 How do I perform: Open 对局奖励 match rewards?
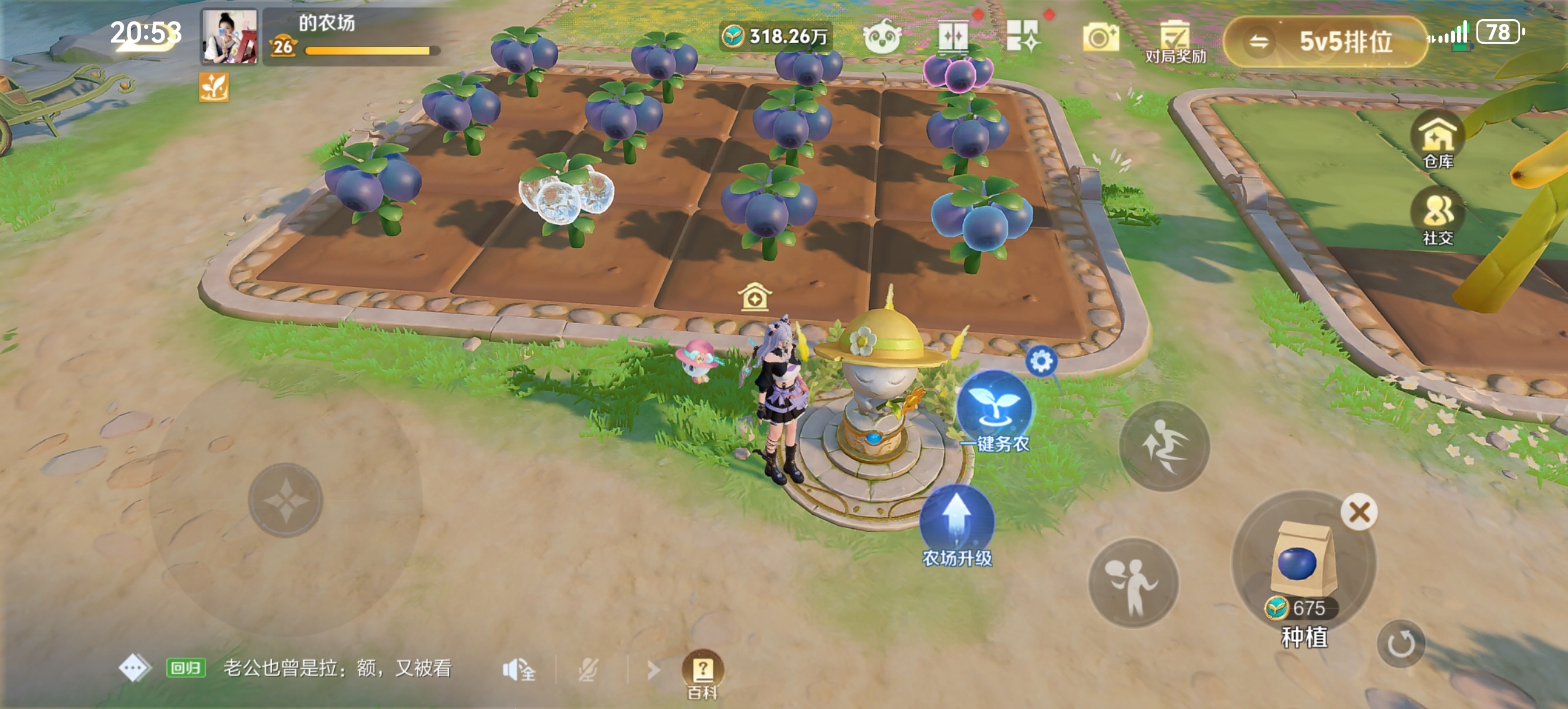coord(1175,41)
